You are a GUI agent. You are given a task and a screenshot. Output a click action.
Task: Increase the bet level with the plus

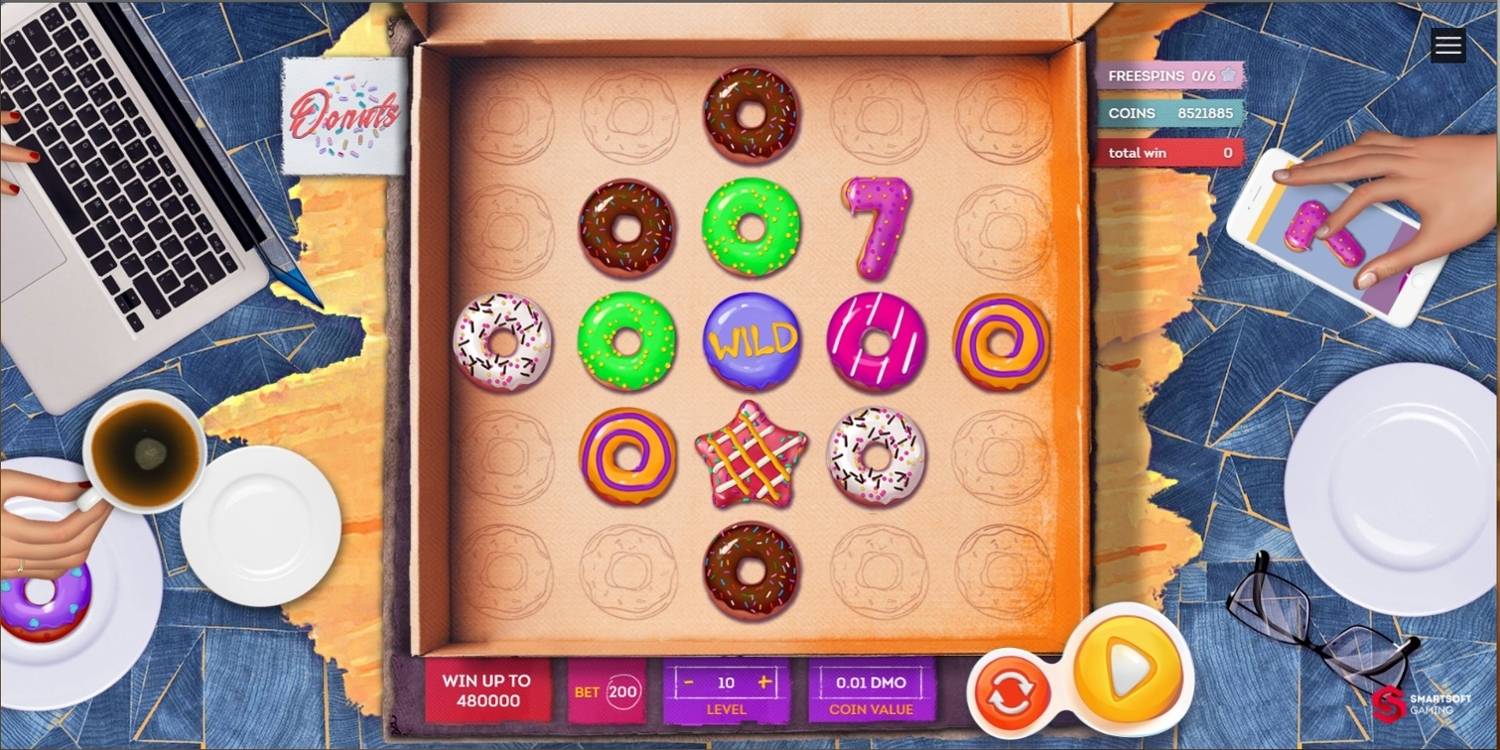765,680
